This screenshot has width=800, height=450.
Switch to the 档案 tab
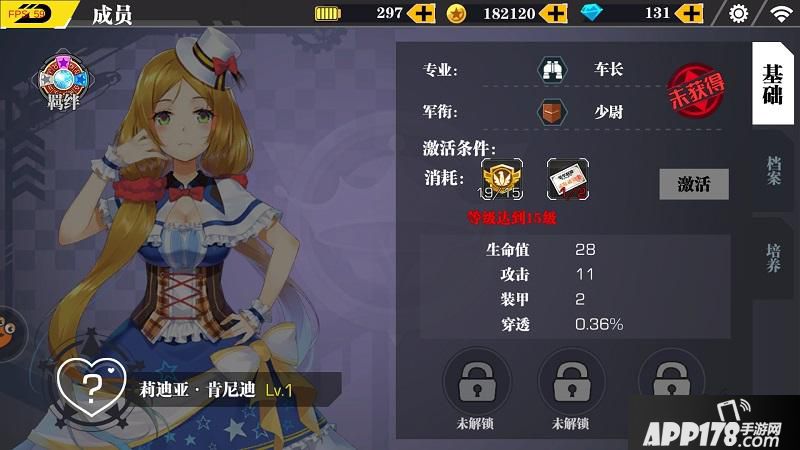pos(773,171)
